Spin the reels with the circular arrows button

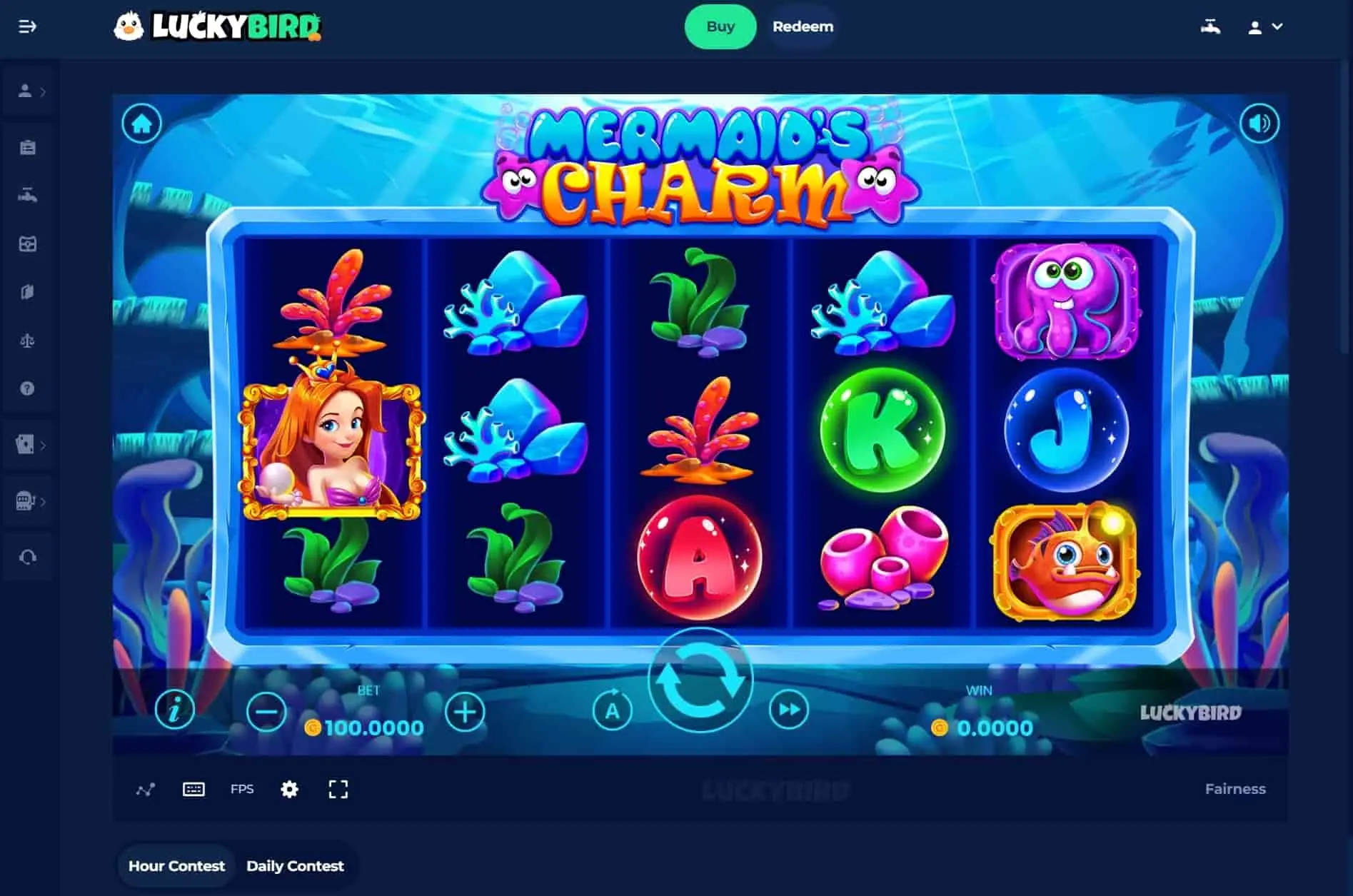coord(700,680)
